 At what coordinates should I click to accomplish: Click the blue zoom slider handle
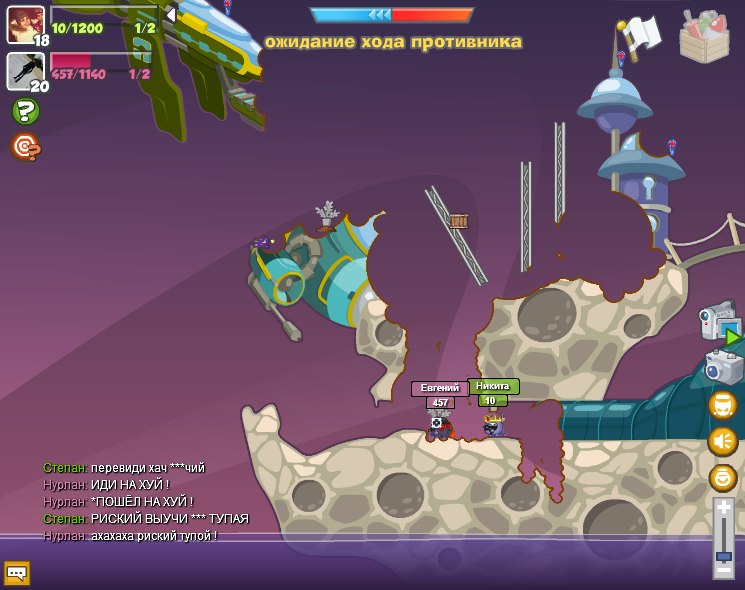(x=723, y=555)
